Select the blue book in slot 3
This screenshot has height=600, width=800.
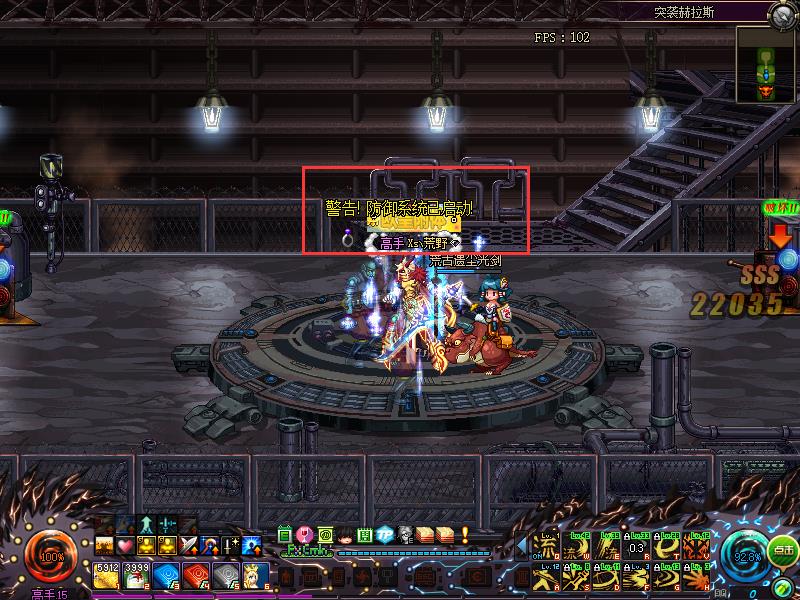coord(165,573)
